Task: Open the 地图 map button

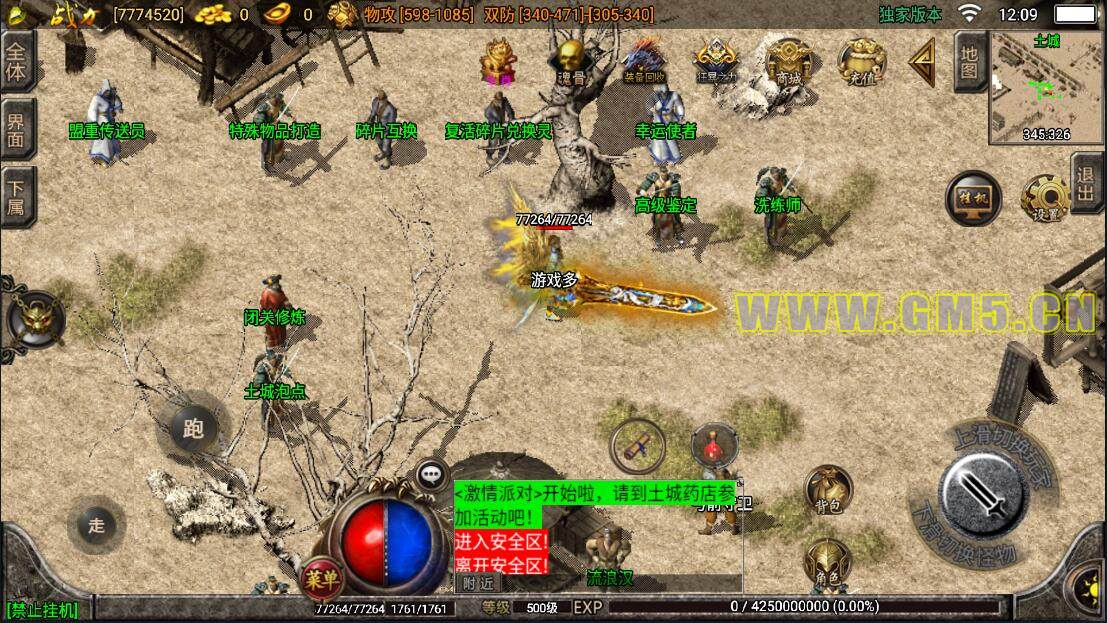Action: click(x=969, y=60)
